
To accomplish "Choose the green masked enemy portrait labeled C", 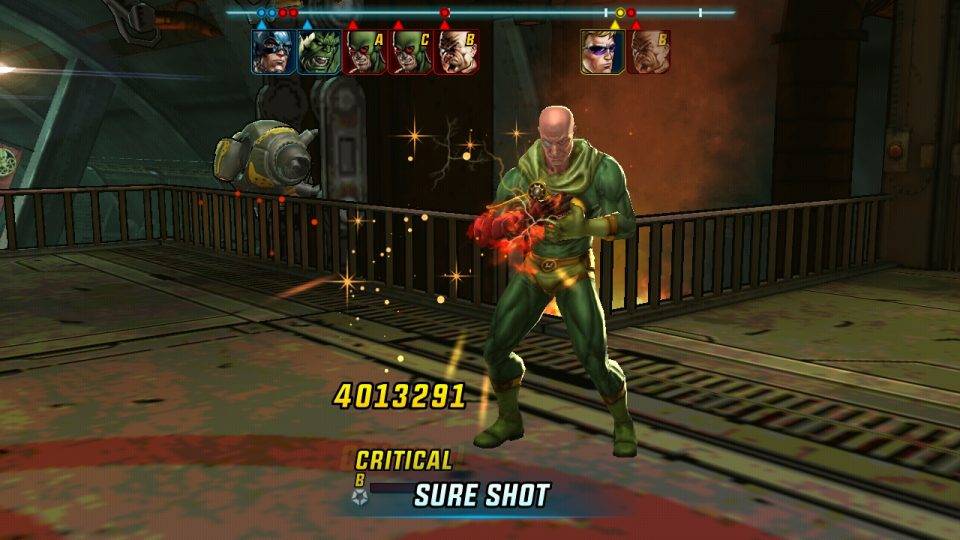I will point(410,51).
